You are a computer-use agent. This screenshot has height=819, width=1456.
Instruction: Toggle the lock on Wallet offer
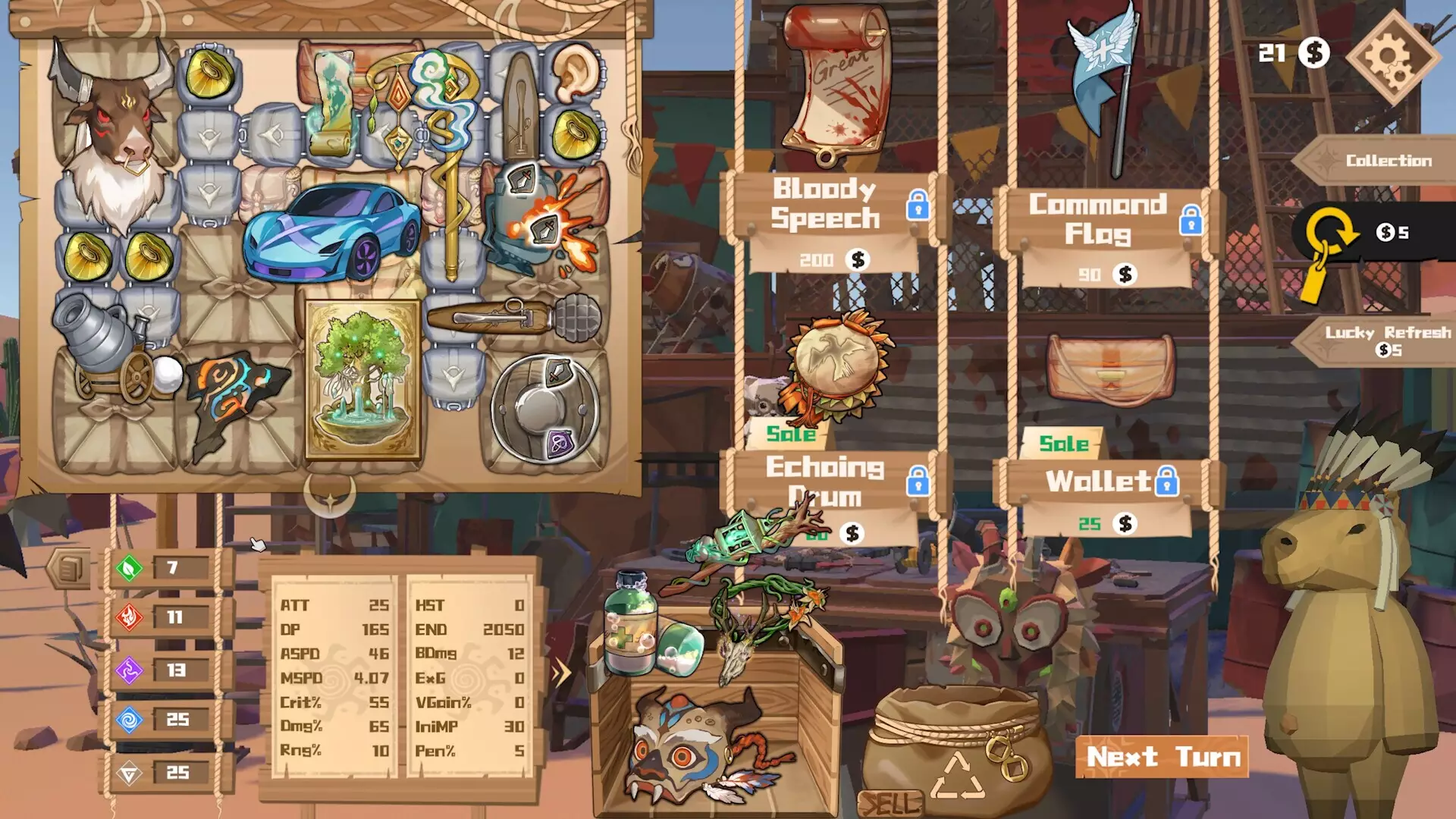point(1166,481)
